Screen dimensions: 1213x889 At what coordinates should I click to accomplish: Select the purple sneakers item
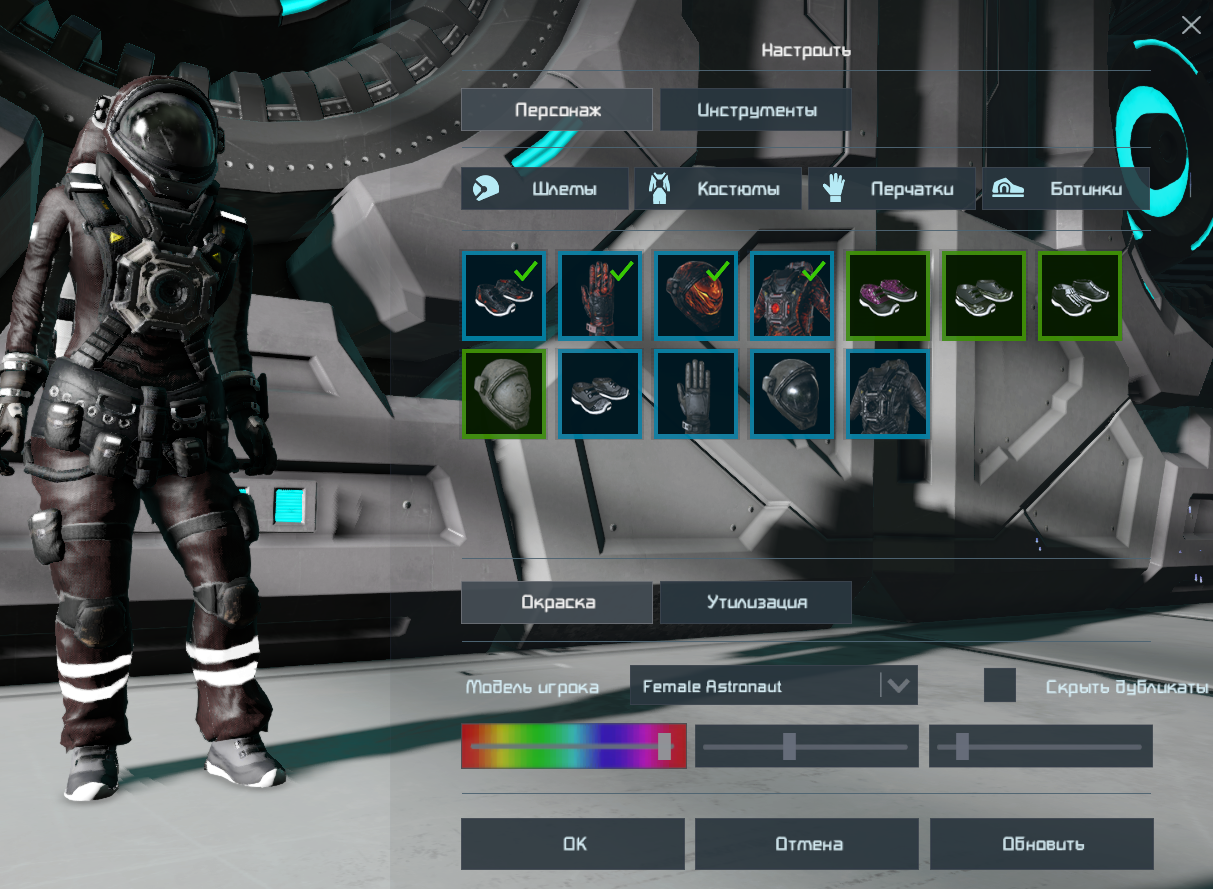pos(887,295)
